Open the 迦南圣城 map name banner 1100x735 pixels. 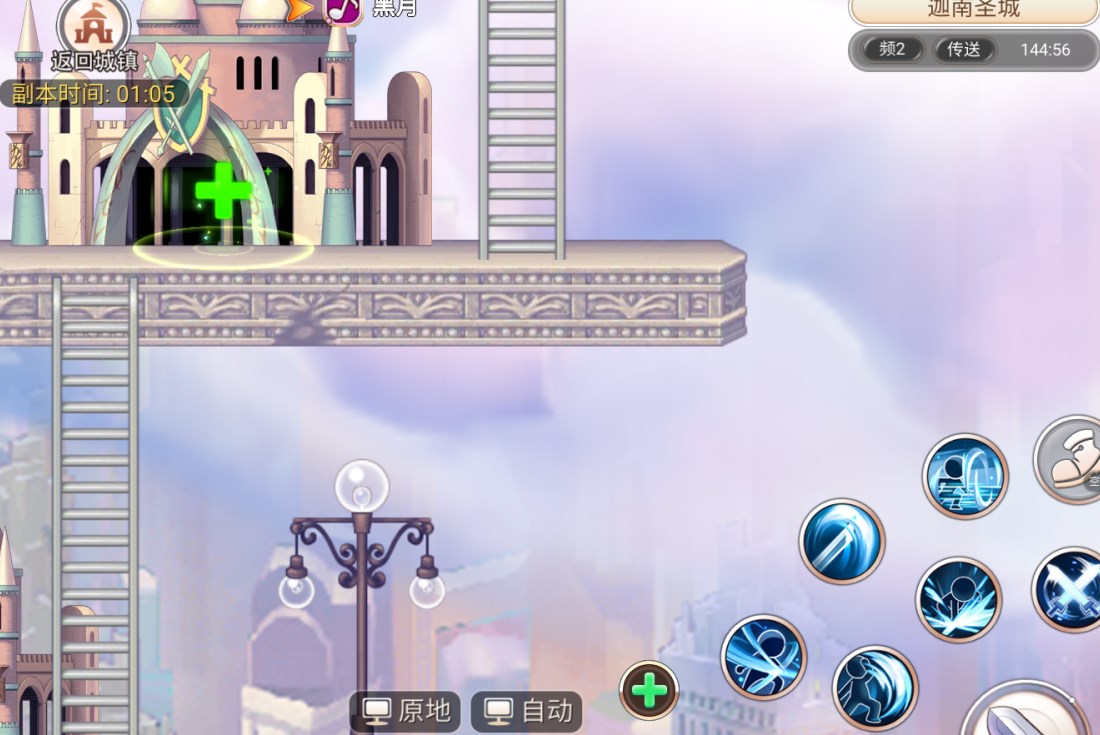[x=972, y=10]
